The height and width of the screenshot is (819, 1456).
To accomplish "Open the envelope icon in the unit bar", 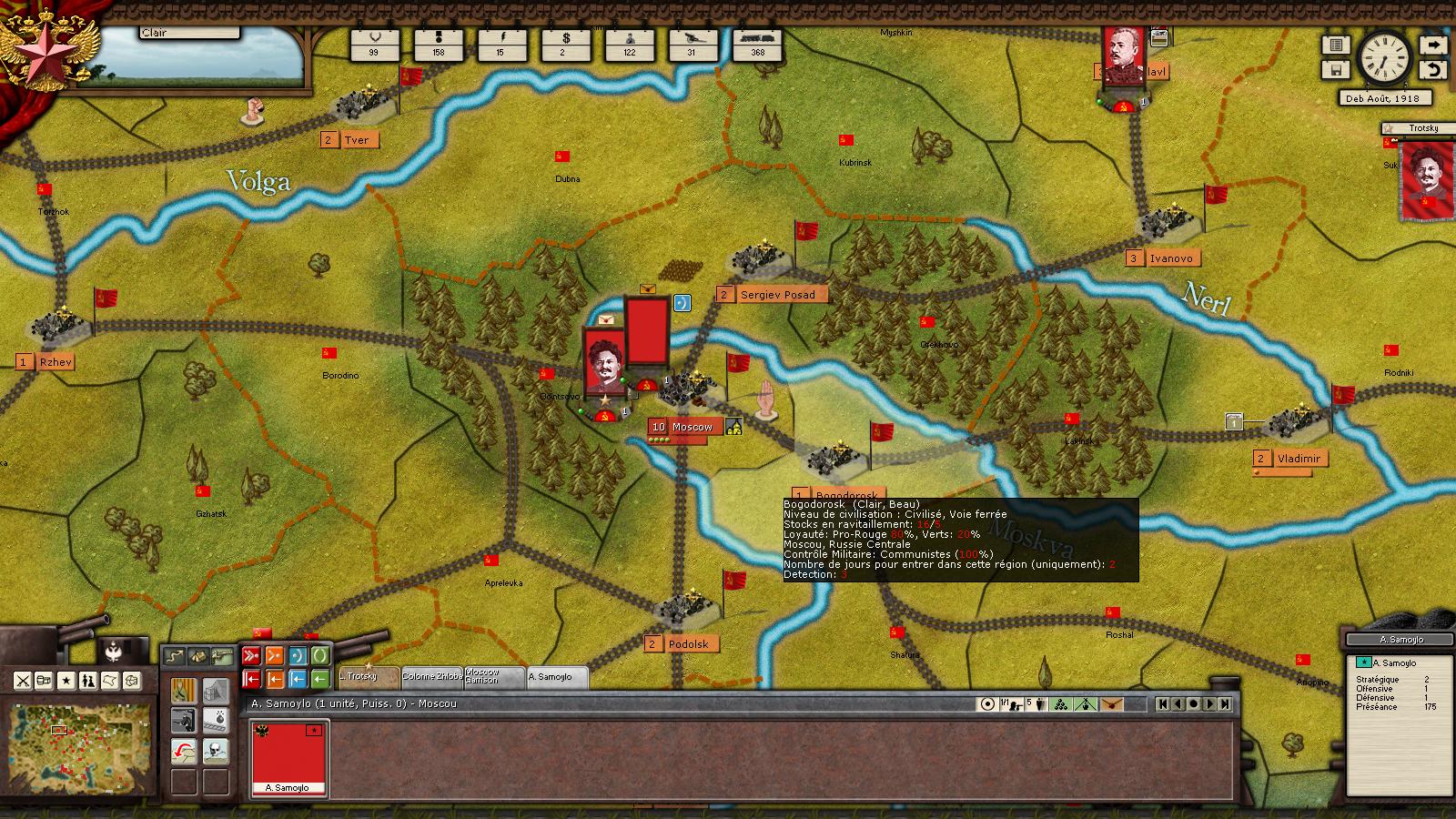I will [x=1111, y=703].
